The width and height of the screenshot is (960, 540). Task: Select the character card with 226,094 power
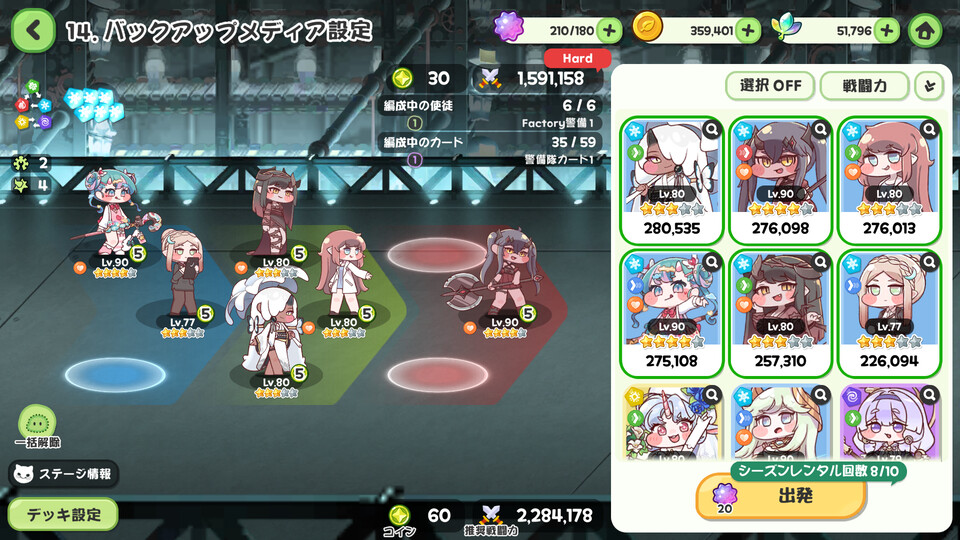click(889, 314)
